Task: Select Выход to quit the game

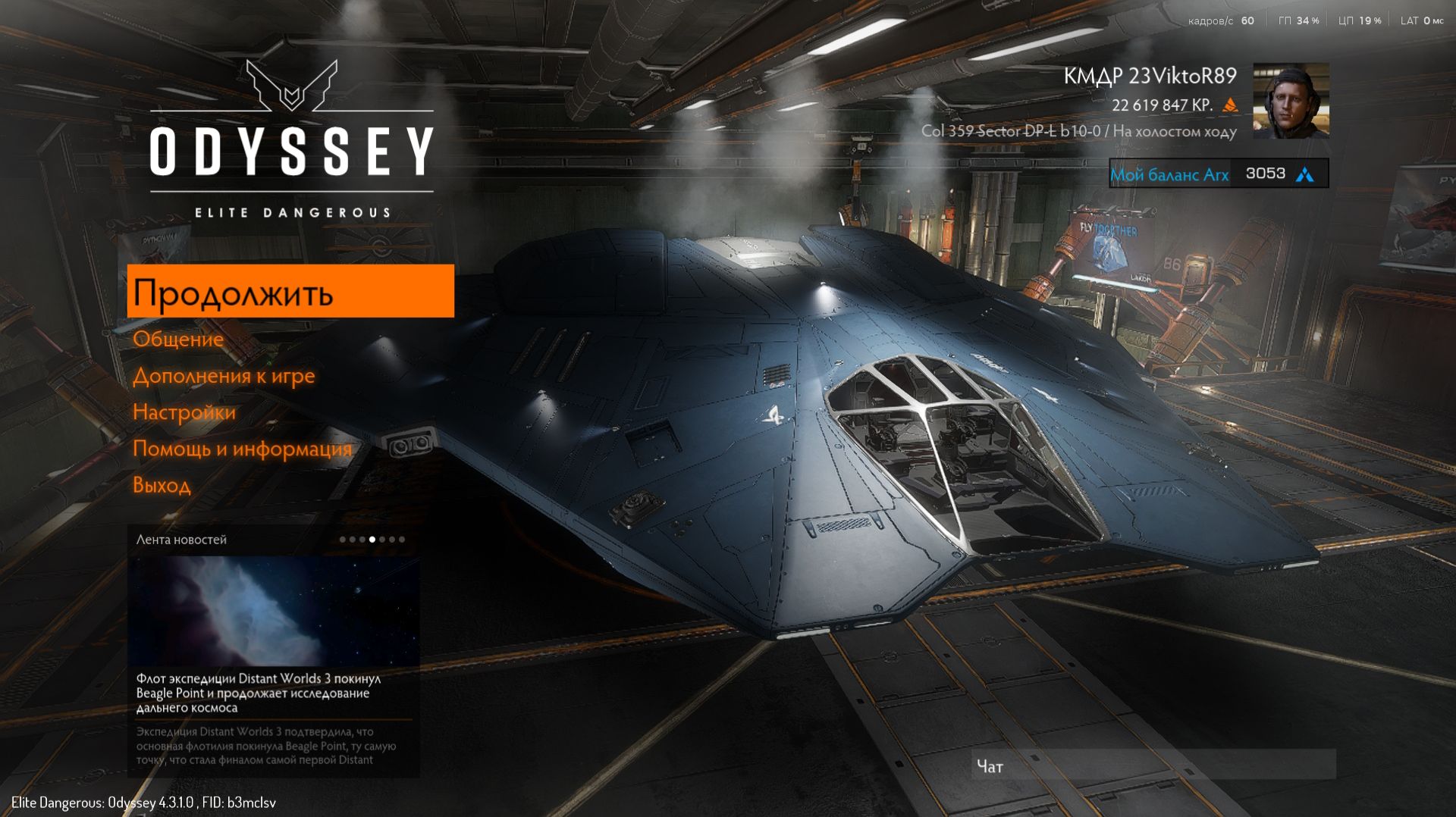Action: coord(162,485)
